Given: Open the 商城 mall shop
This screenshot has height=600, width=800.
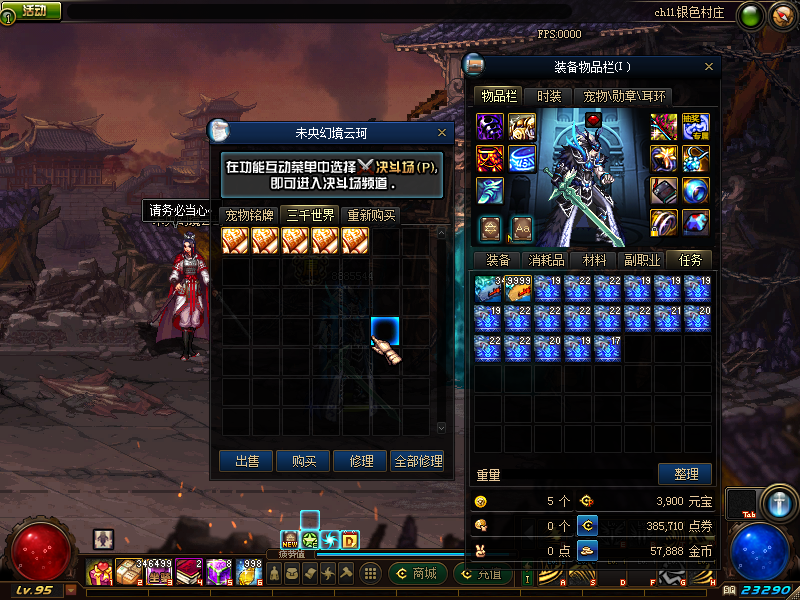Looking at the screenshot, I should [418, 573].
